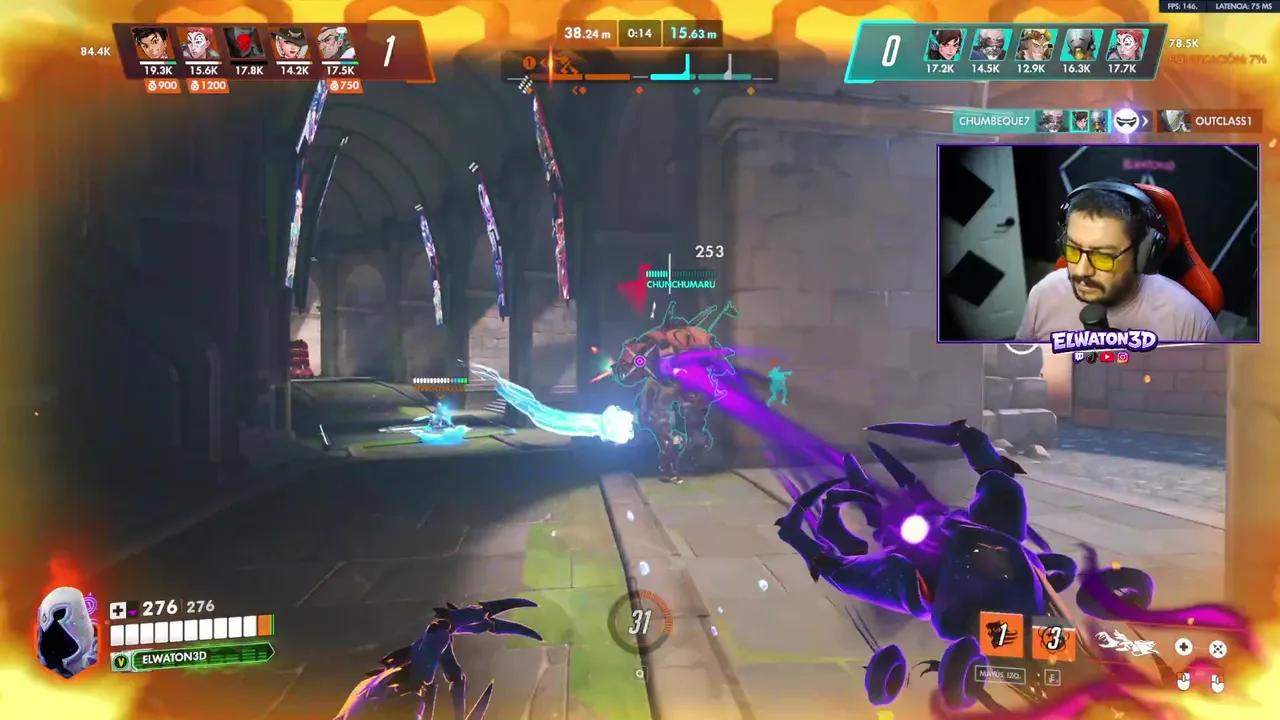Click the enemy portrait showing 14.5K

coord(987,45)
